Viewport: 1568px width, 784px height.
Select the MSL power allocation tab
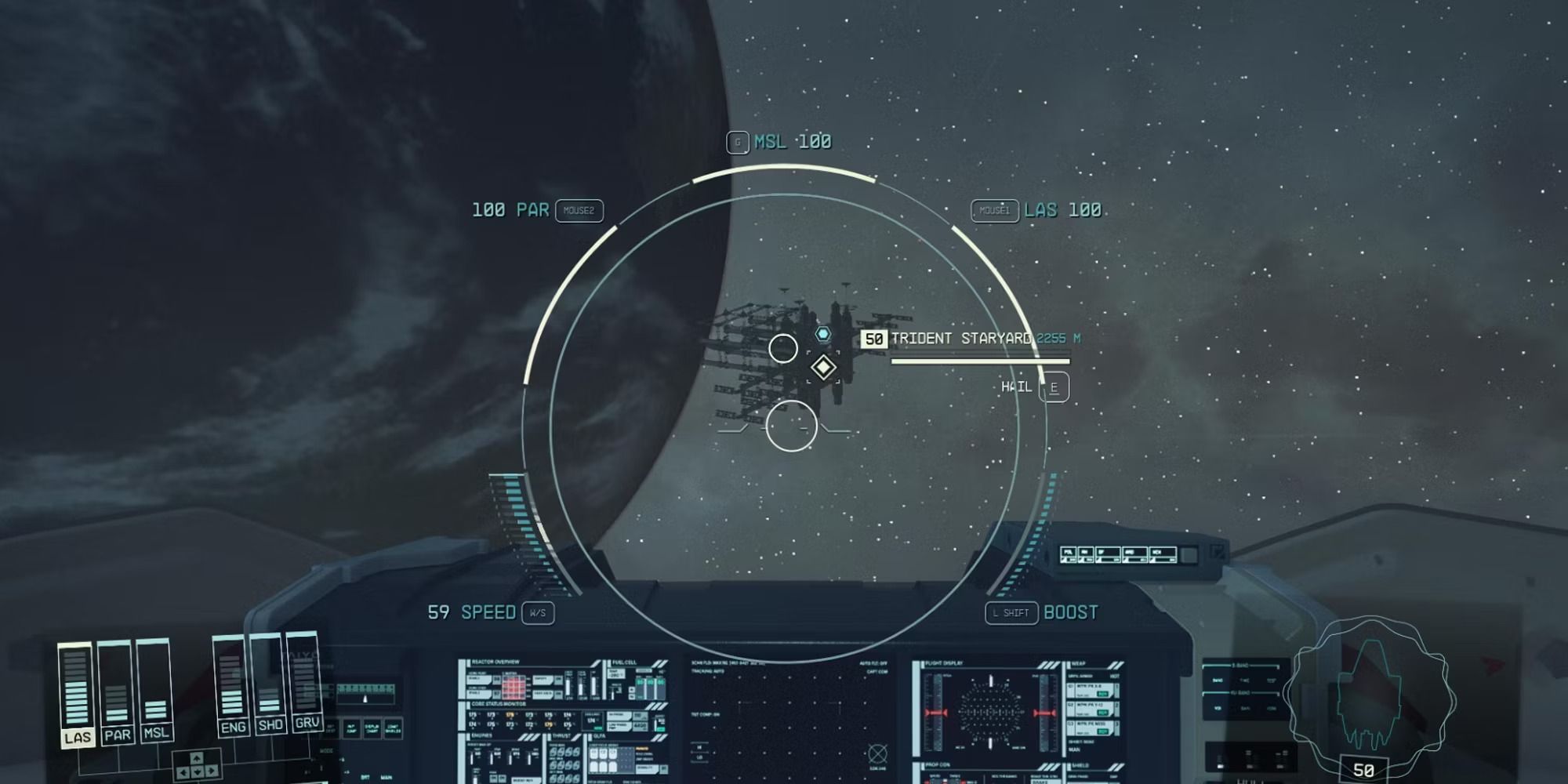(156, 735)
